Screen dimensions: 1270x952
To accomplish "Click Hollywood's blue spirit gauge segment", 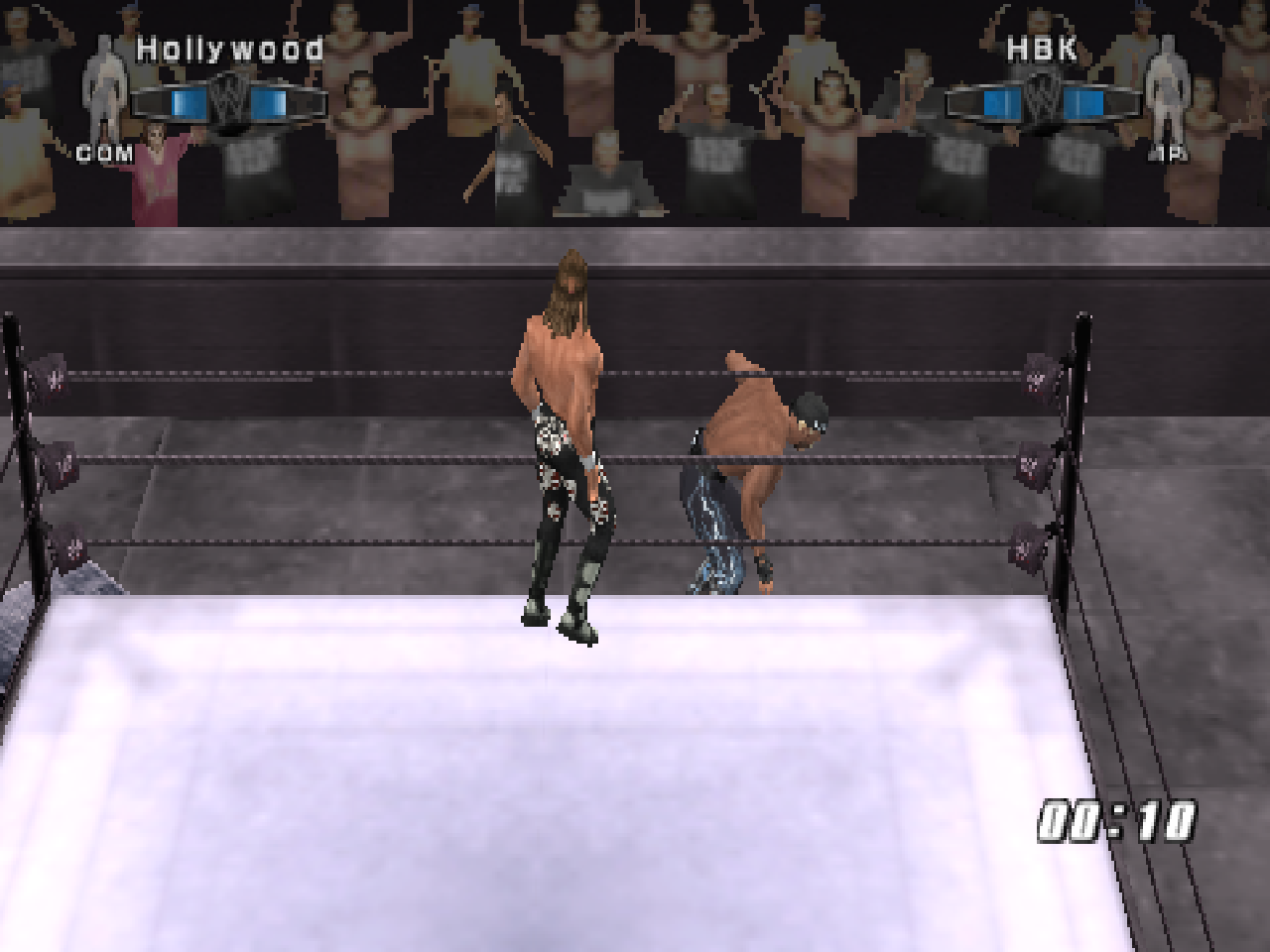I will point(189,101).
